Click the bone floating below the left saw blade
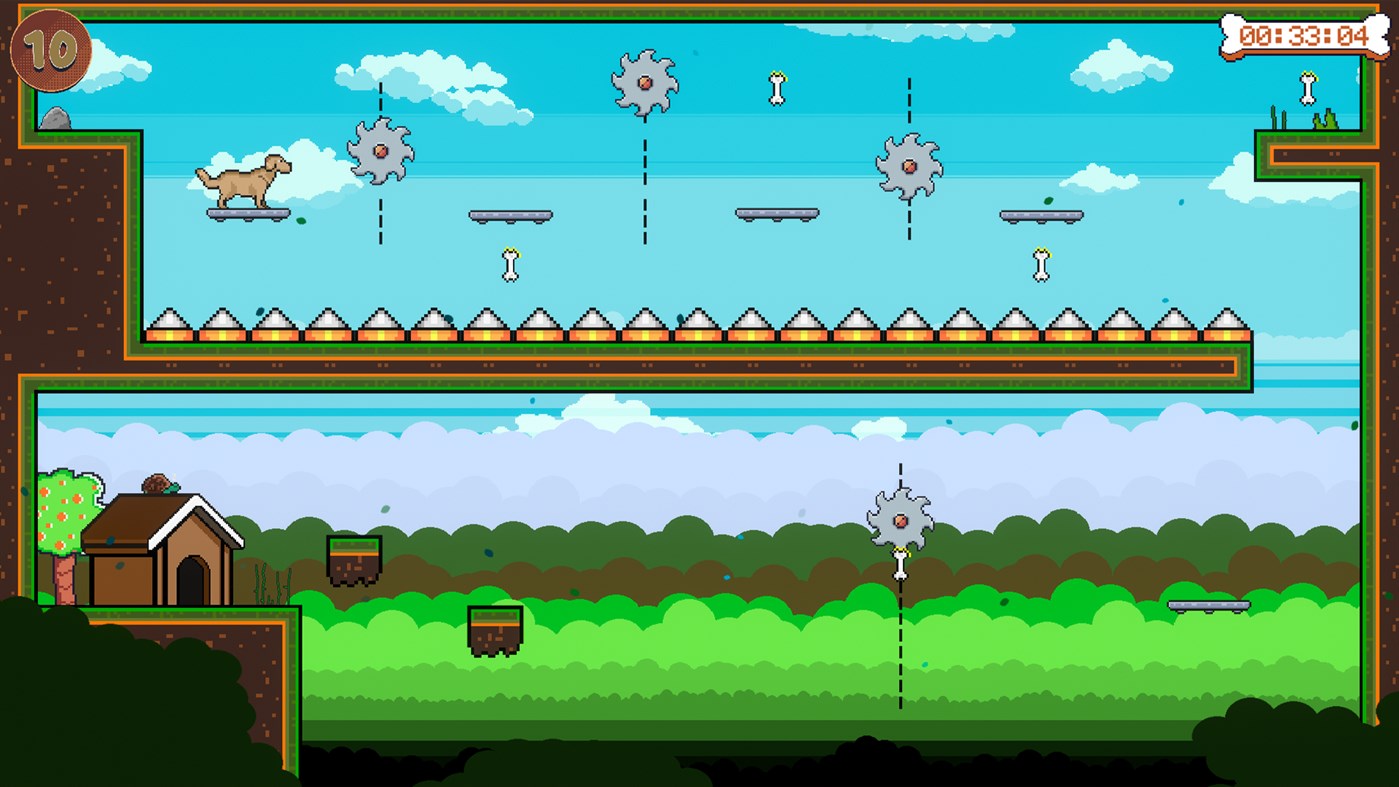The width and height of the screenshot is (1399, 787). coord(509,265)
